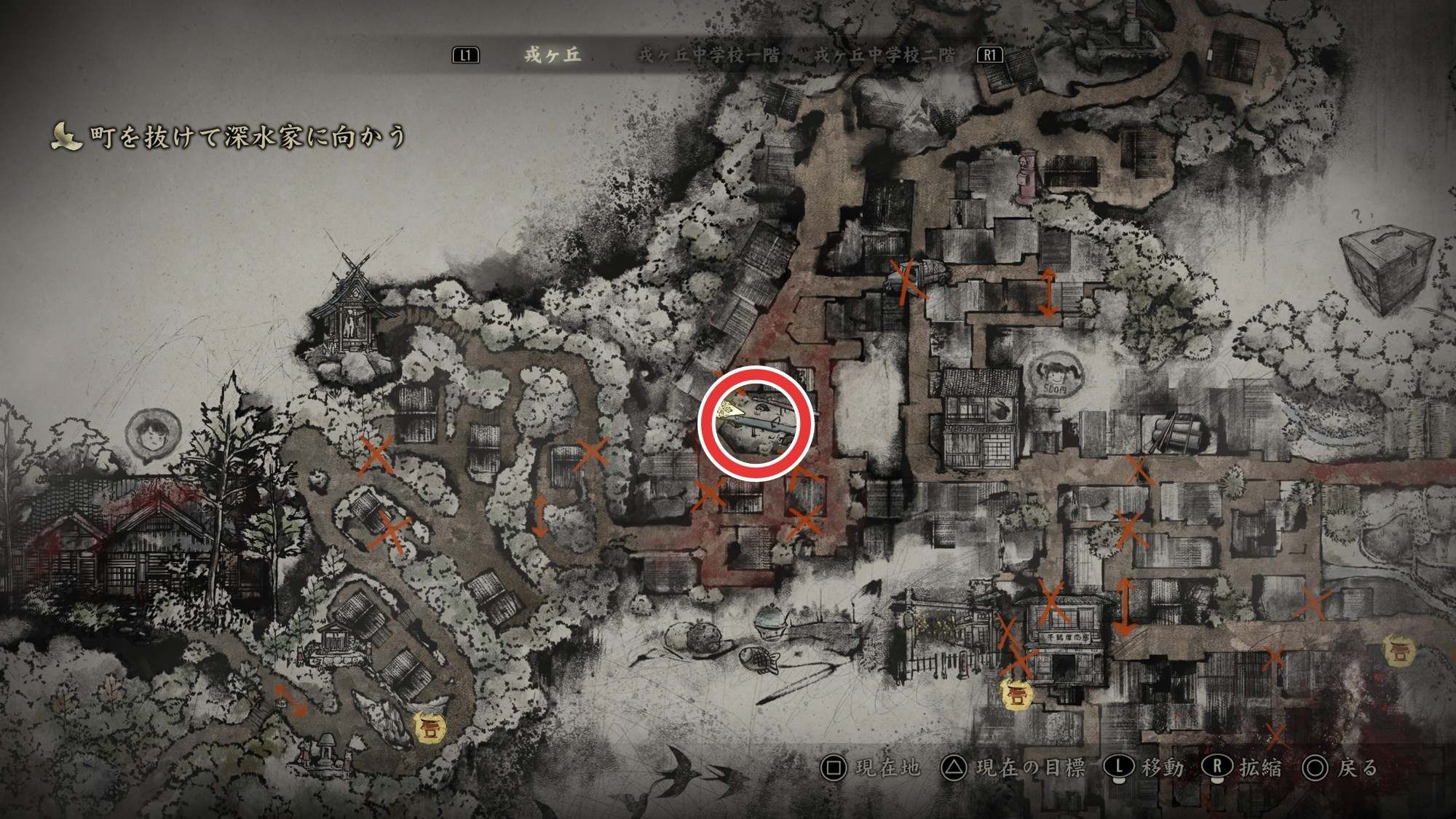The height and width of the screenshot is (819, 1456).
Task: Select the 戎ヶ丘 map tab
Action: click(x=553, y=55)
